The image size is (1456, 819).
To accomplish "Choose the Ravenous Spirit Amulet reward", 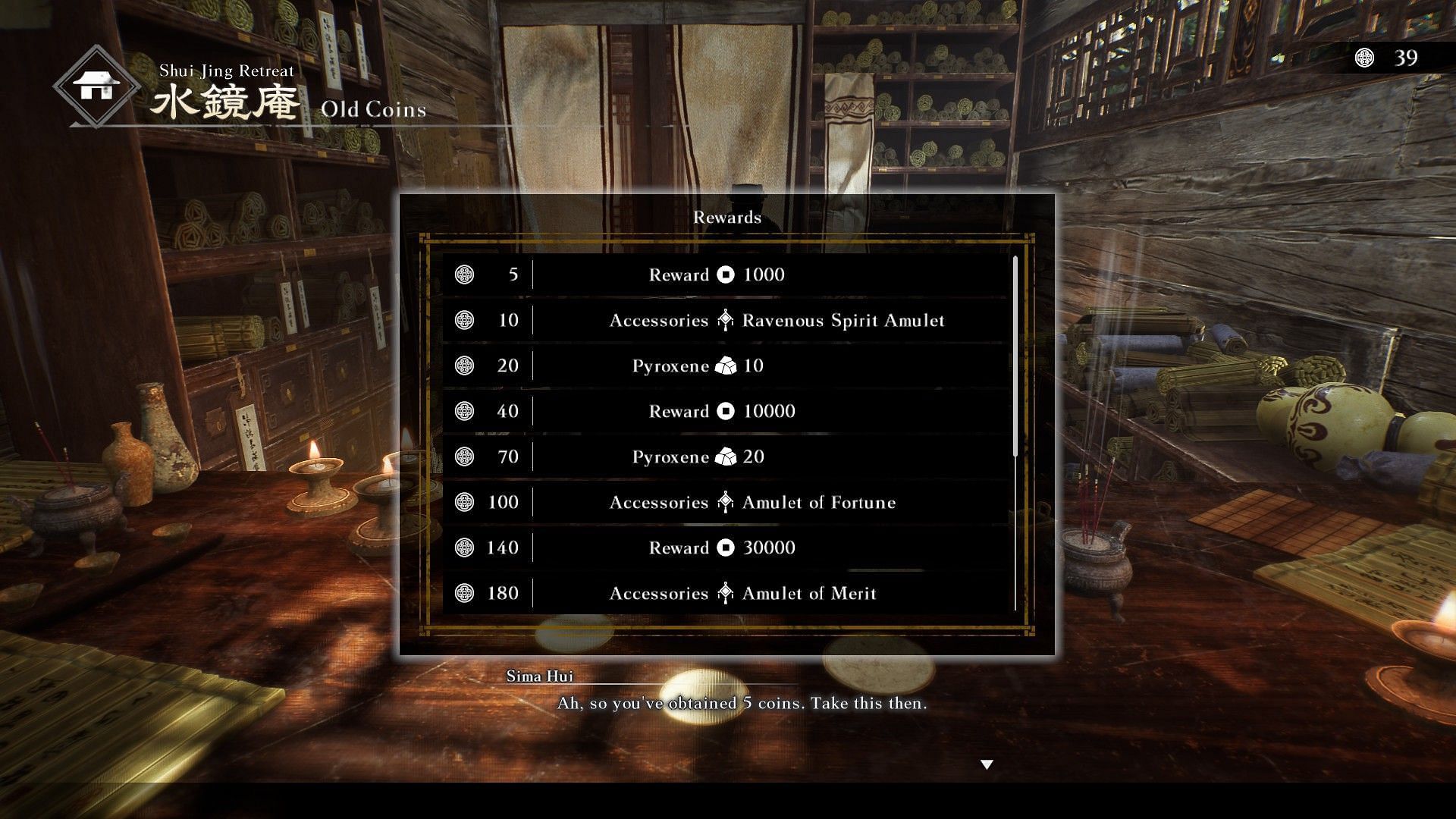I will pos(726,320).
